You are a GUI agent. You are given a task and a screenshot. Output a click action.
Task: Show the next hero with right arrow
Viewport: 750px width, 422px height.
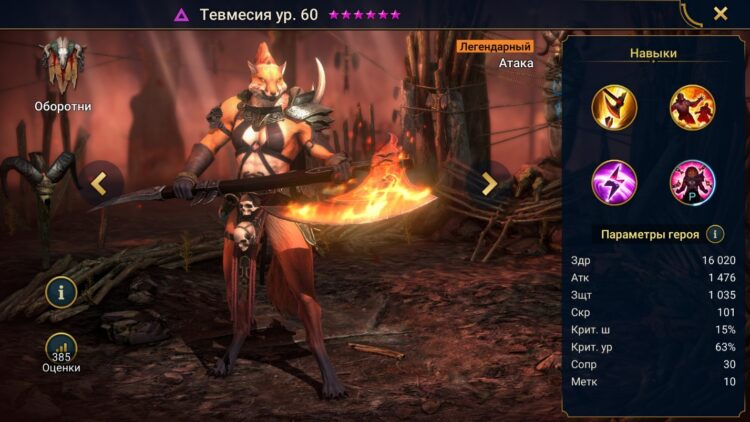[489, 183]
